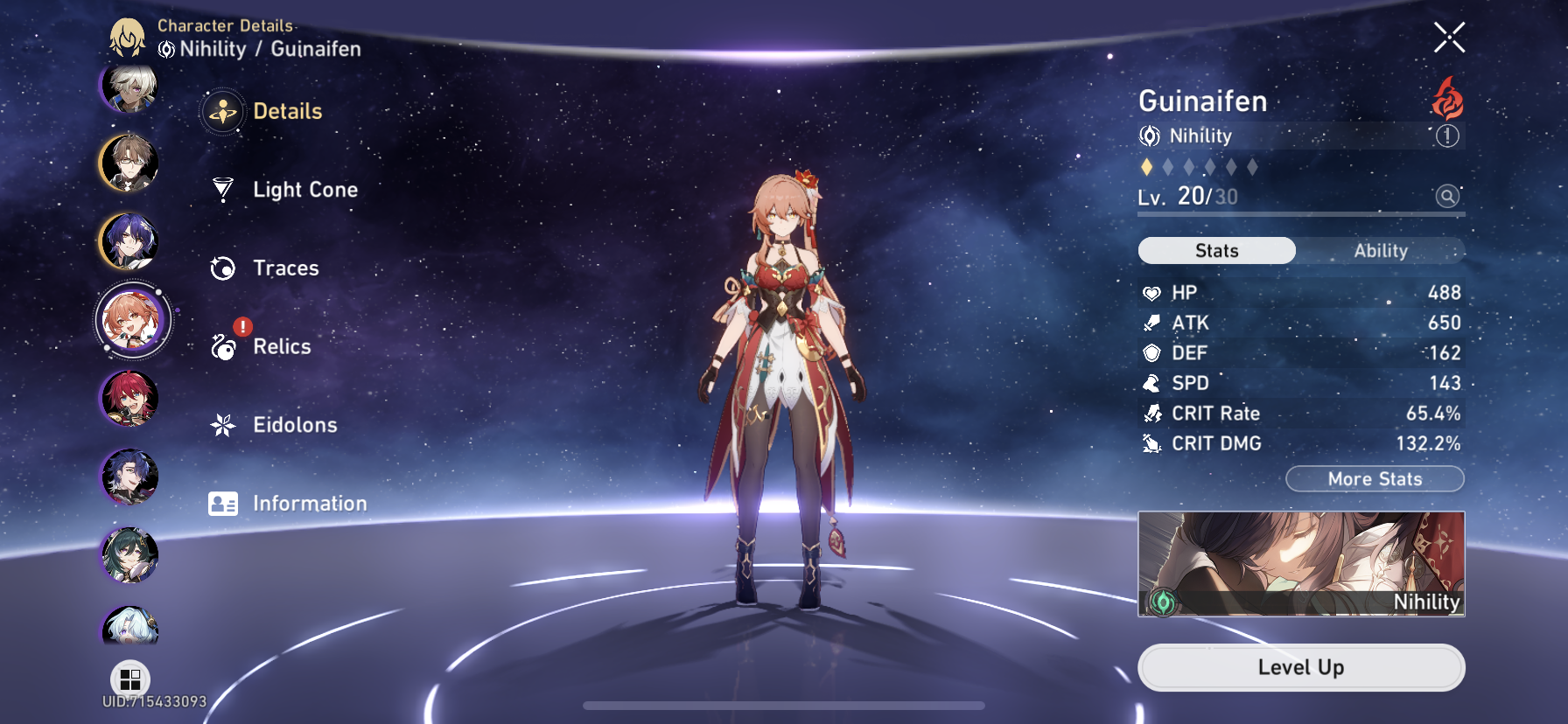Select the Traces icon in sidebar
Viewport: 1568px width, 724px height.
[x=224, y=268]
